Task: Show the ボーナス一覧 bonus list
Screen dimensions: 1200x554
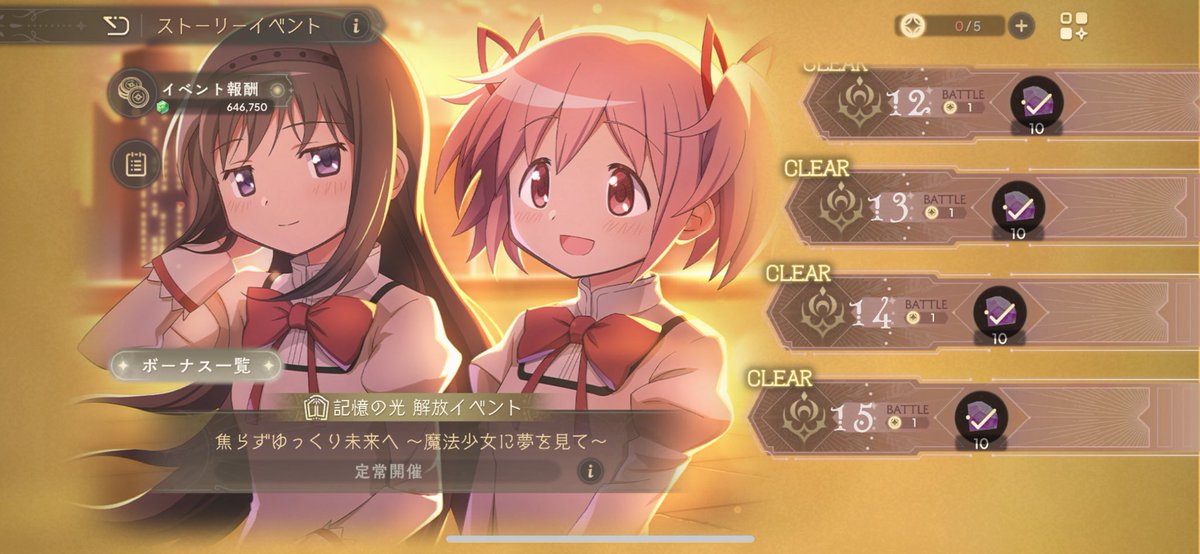Action: 196,365
